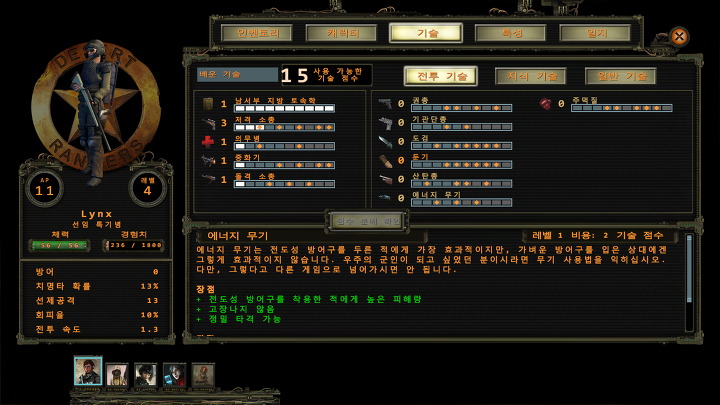Show the 일반 기술 skill category
The height and width of the screenshot is (405, 720).
(619, 76)
